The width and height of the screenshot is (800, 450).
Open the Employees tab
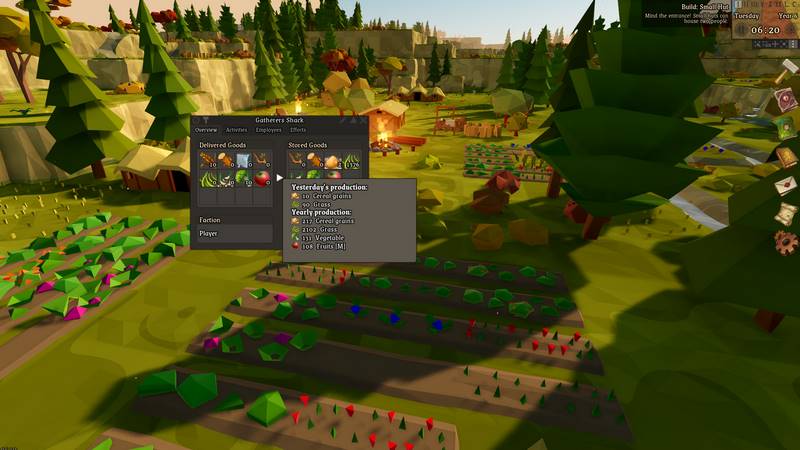[x=268, y=130]
